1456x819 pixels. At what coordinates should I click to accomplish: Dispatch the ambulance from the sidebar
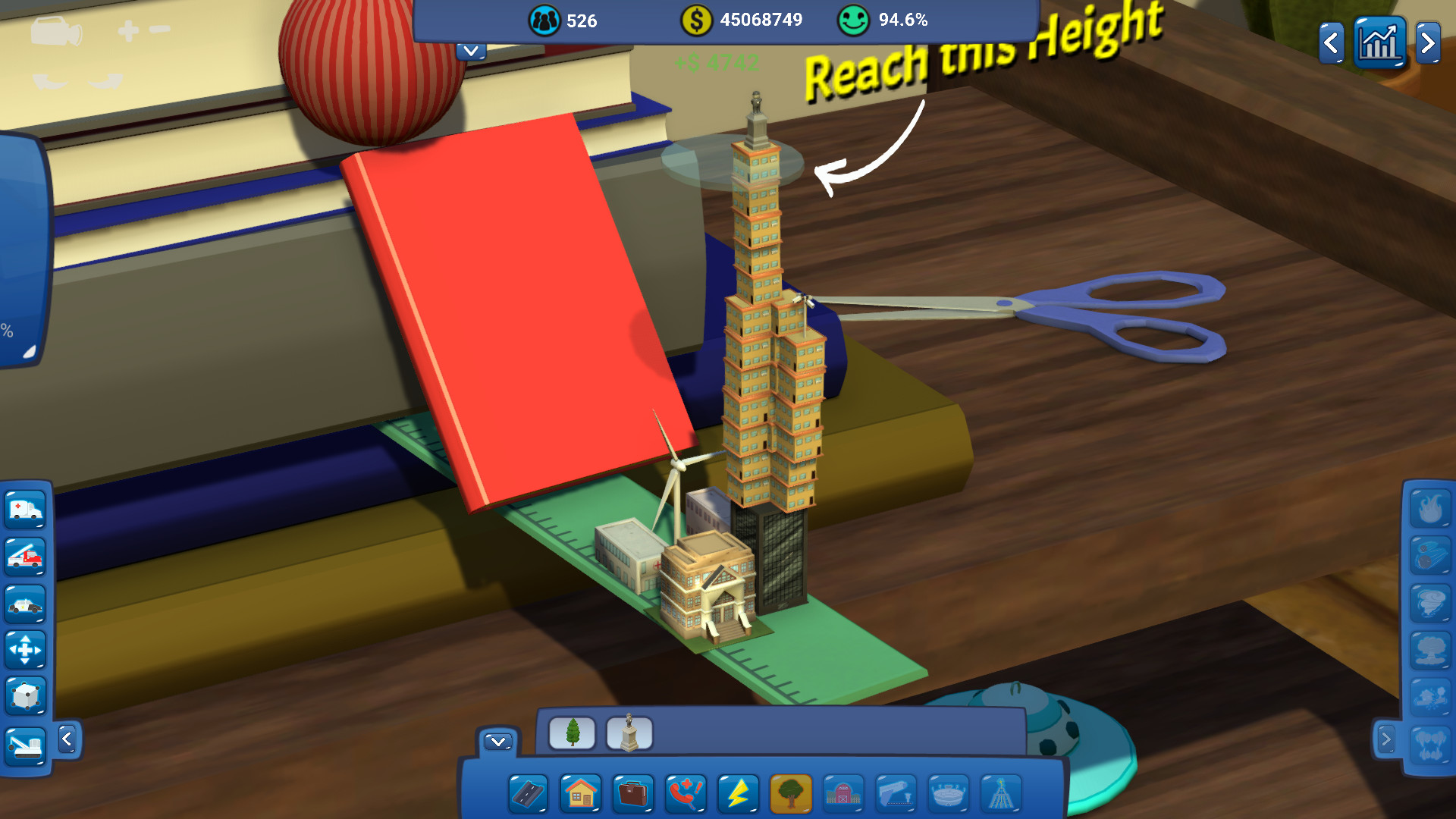(25, 510)
